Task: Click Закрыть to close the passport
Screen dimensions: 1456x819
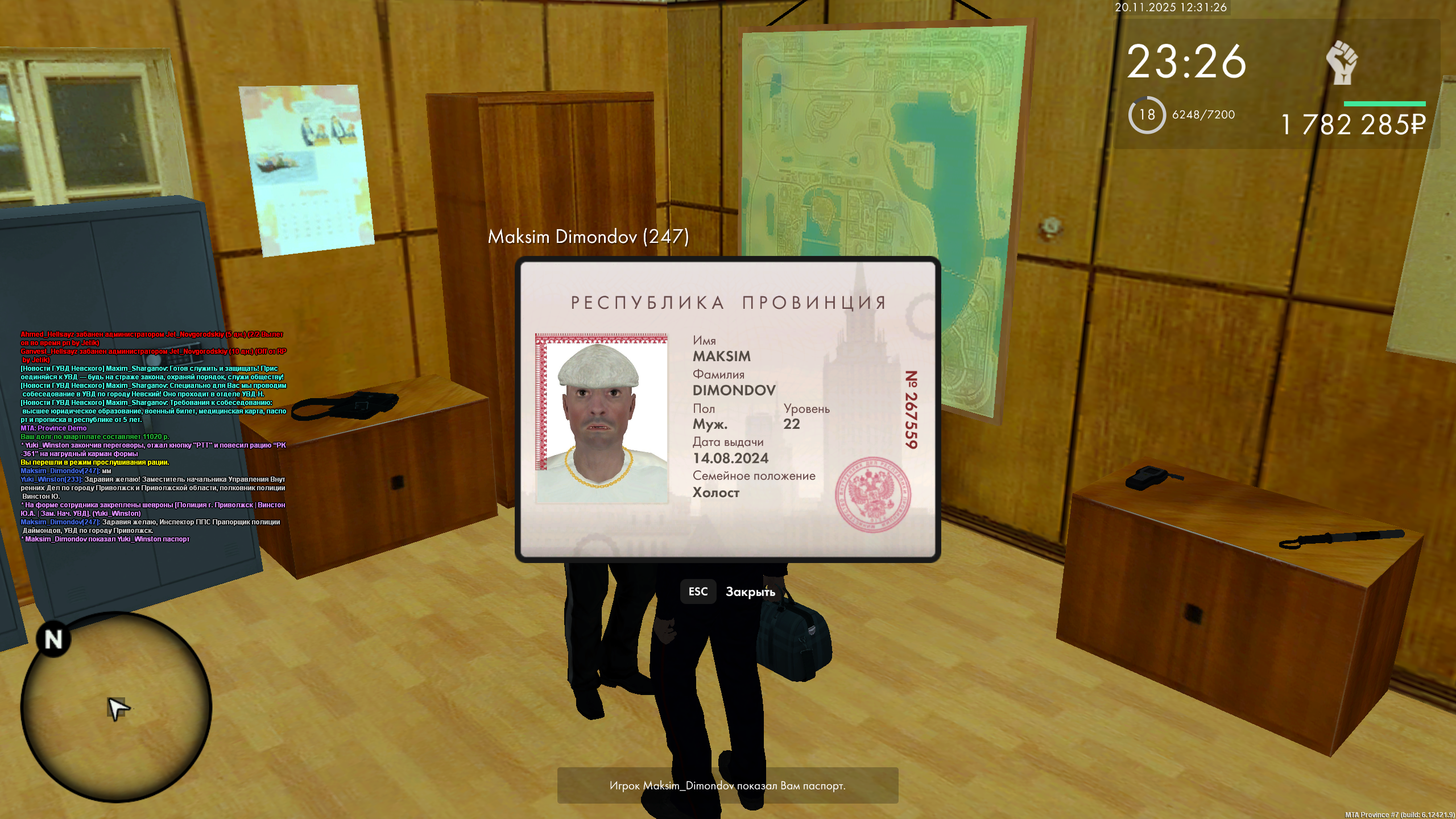Action: point(751,592)
